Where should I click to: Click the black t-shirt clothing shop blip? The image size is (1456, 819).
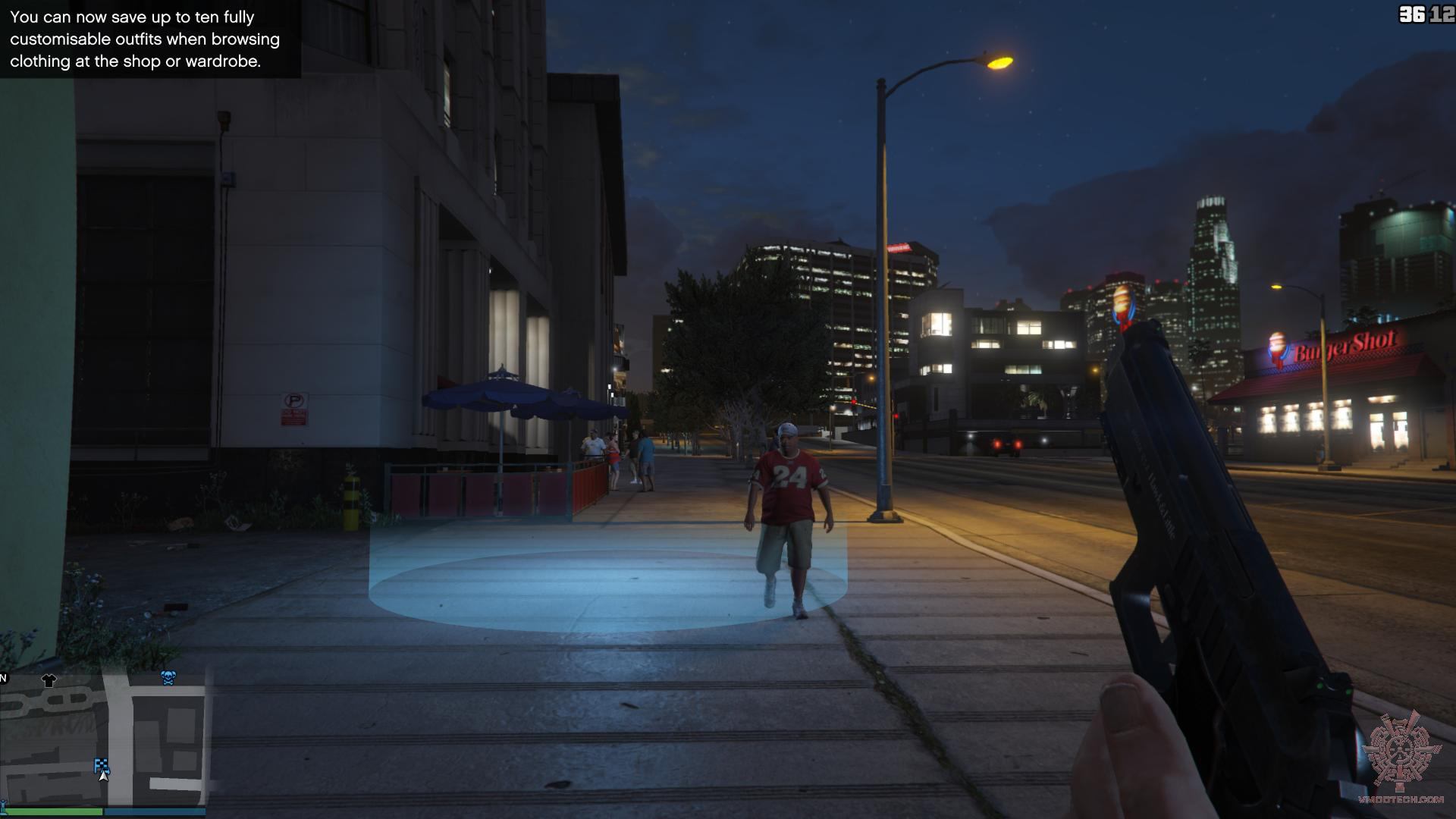(x=49, y=680)
